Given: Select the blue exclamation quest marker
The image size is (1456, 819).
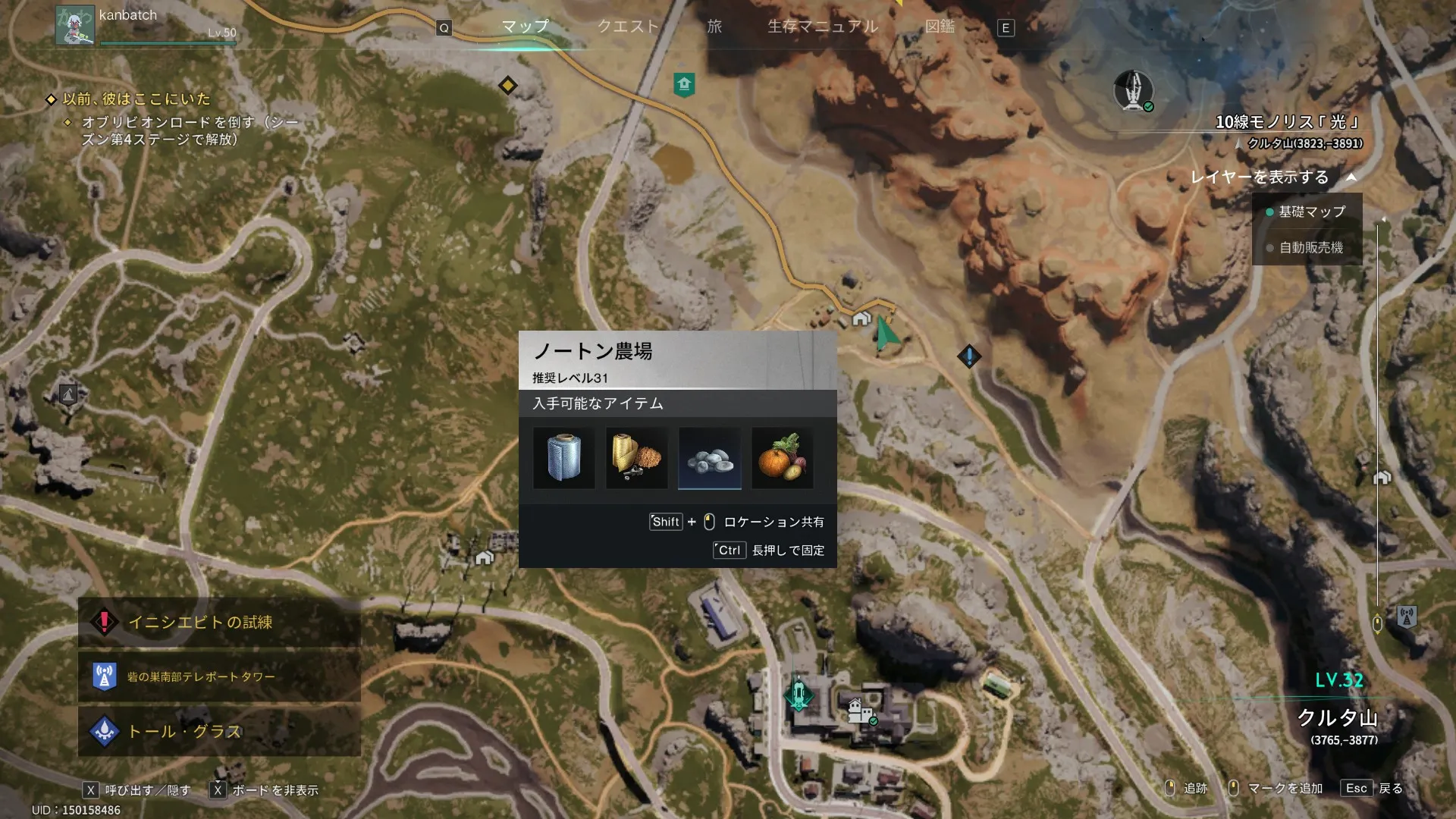Looking at the screenshot, I should (968, 356).
